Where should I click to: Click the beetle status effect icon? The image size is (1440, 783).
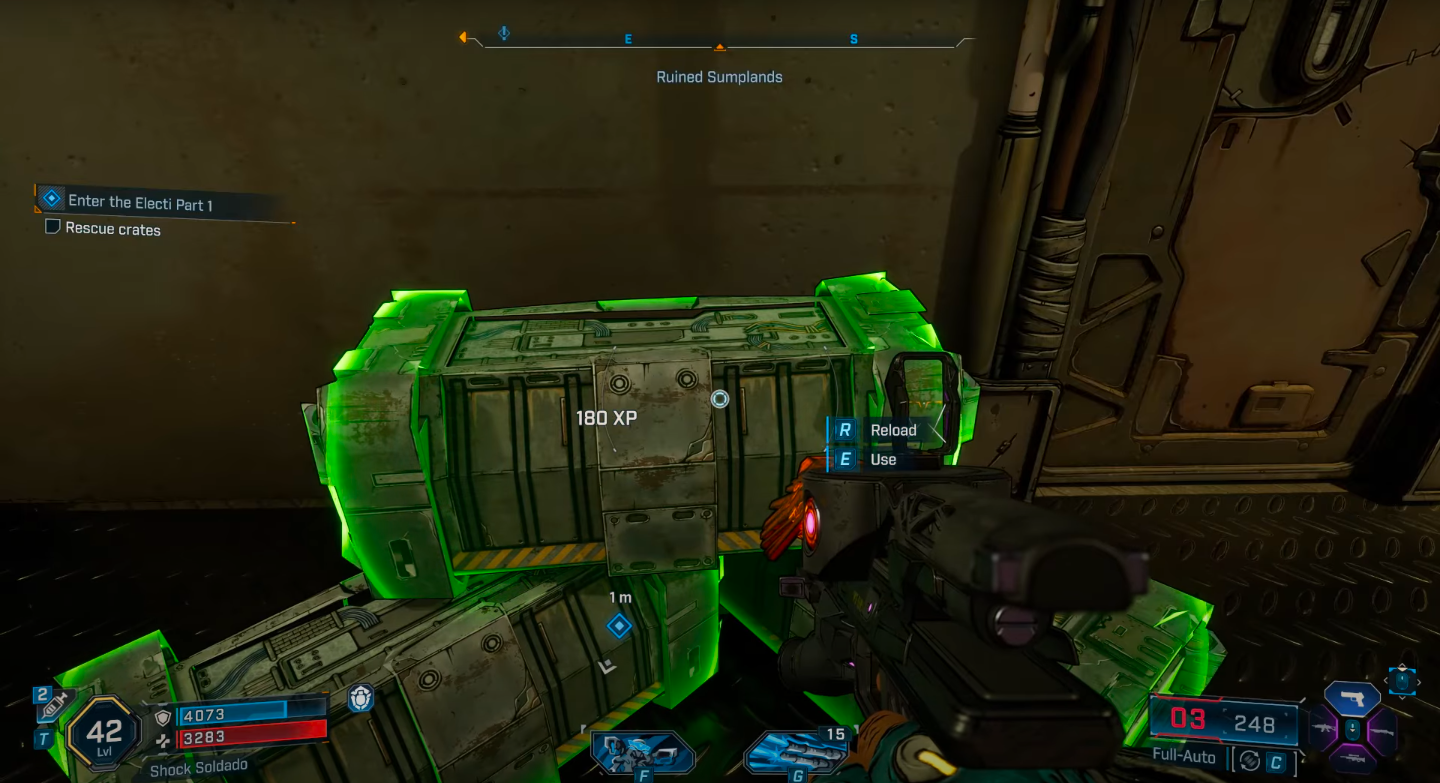(360, 698)
